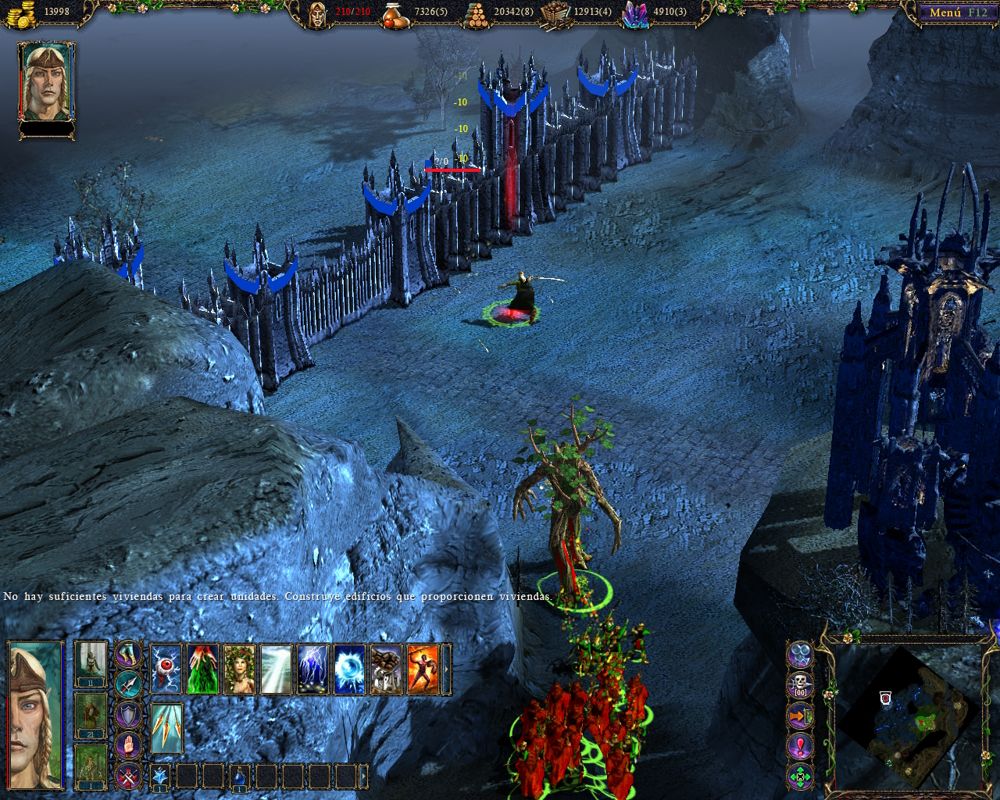Activate the triple arrows ability
1000x800 pixels.
pos(167,727)
